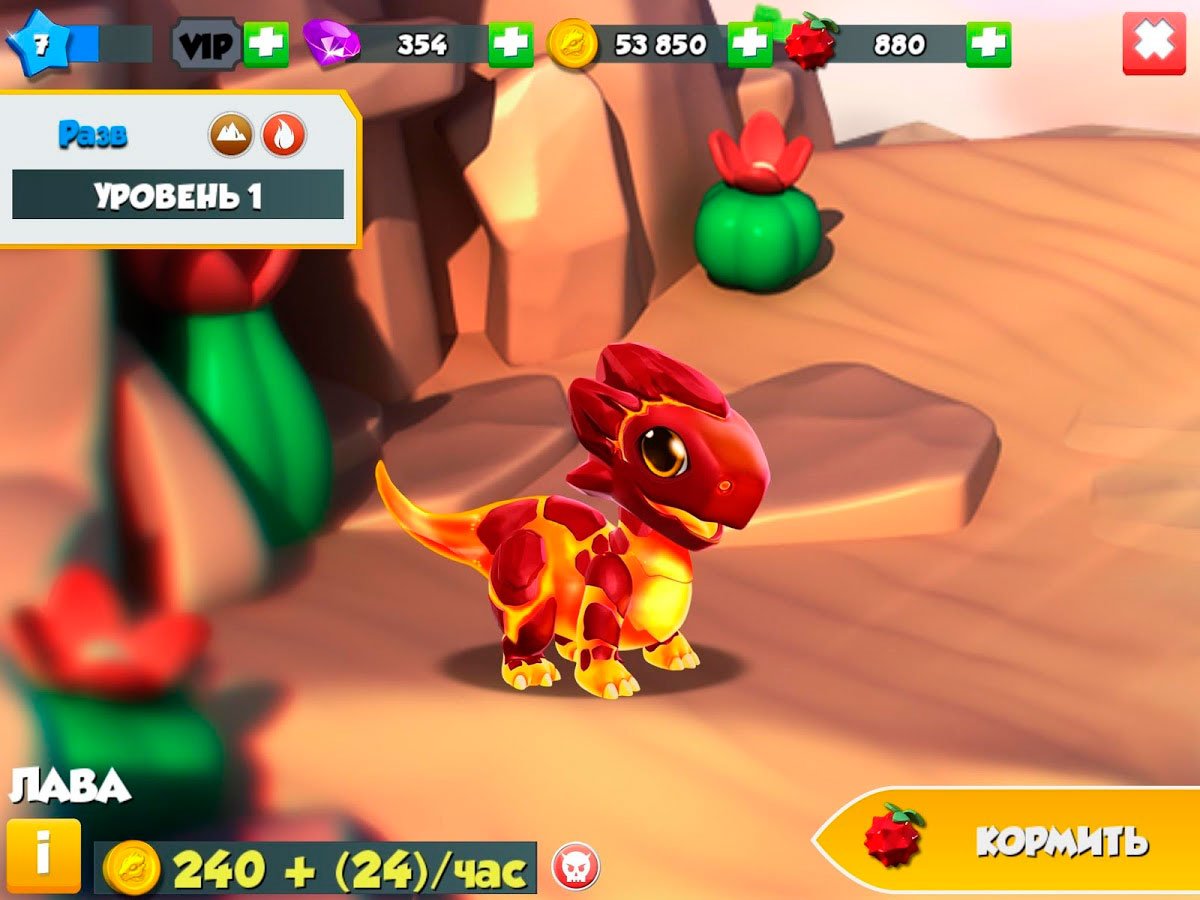Add more gold coins with green plus
Viewport: 1200px width, 900px height.
pyautogui.click(x=749, y=44)
